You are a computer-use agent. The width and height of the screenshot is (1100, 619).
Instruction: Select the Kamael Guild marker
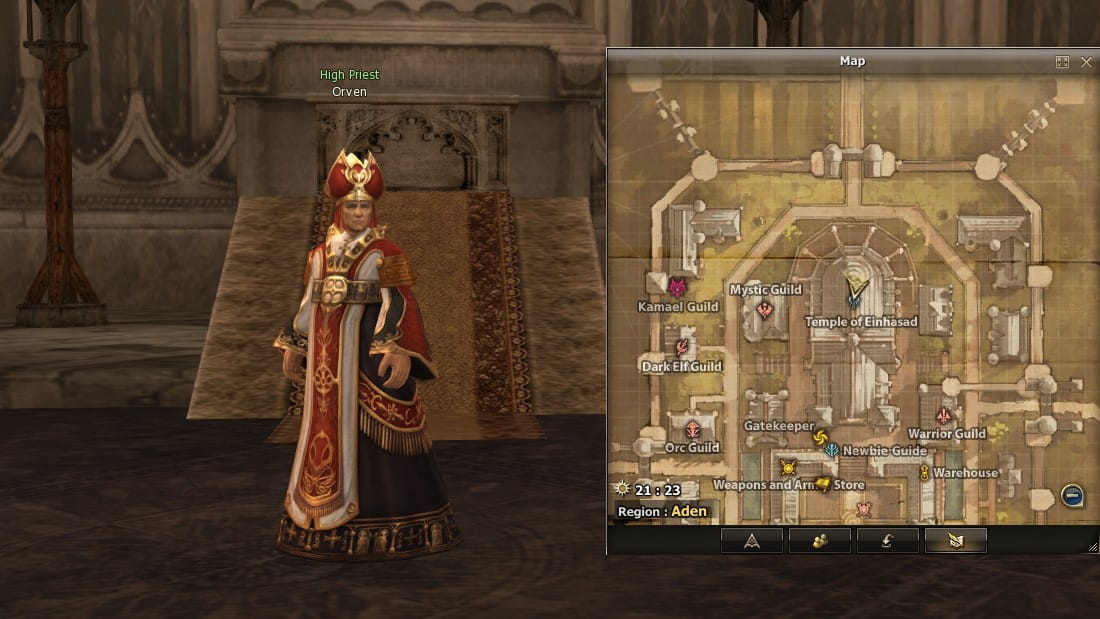[677, 288]
